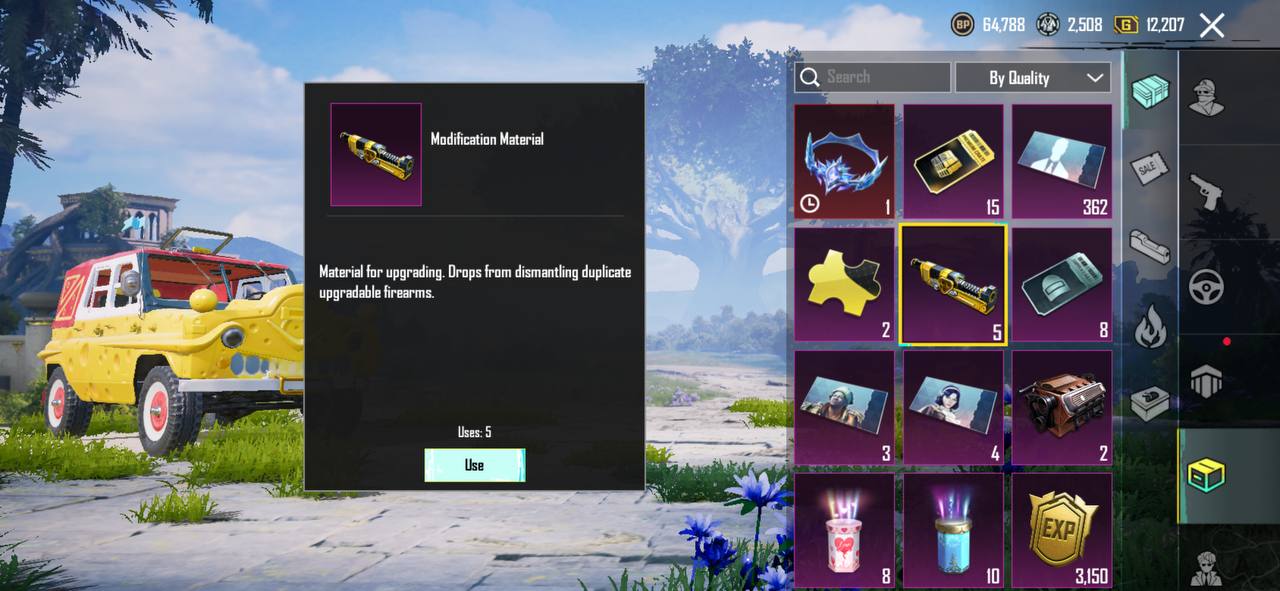1280x591 pixels.
Task: Open the By Quality sort dropdown
Action: pos(1033,77)
